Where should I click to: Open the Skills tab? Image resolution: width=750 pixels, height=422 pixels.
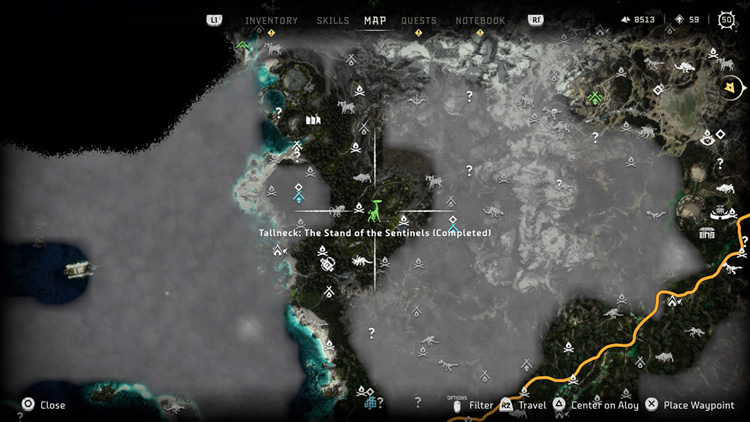pyautogui.click(x=333, y=20)
